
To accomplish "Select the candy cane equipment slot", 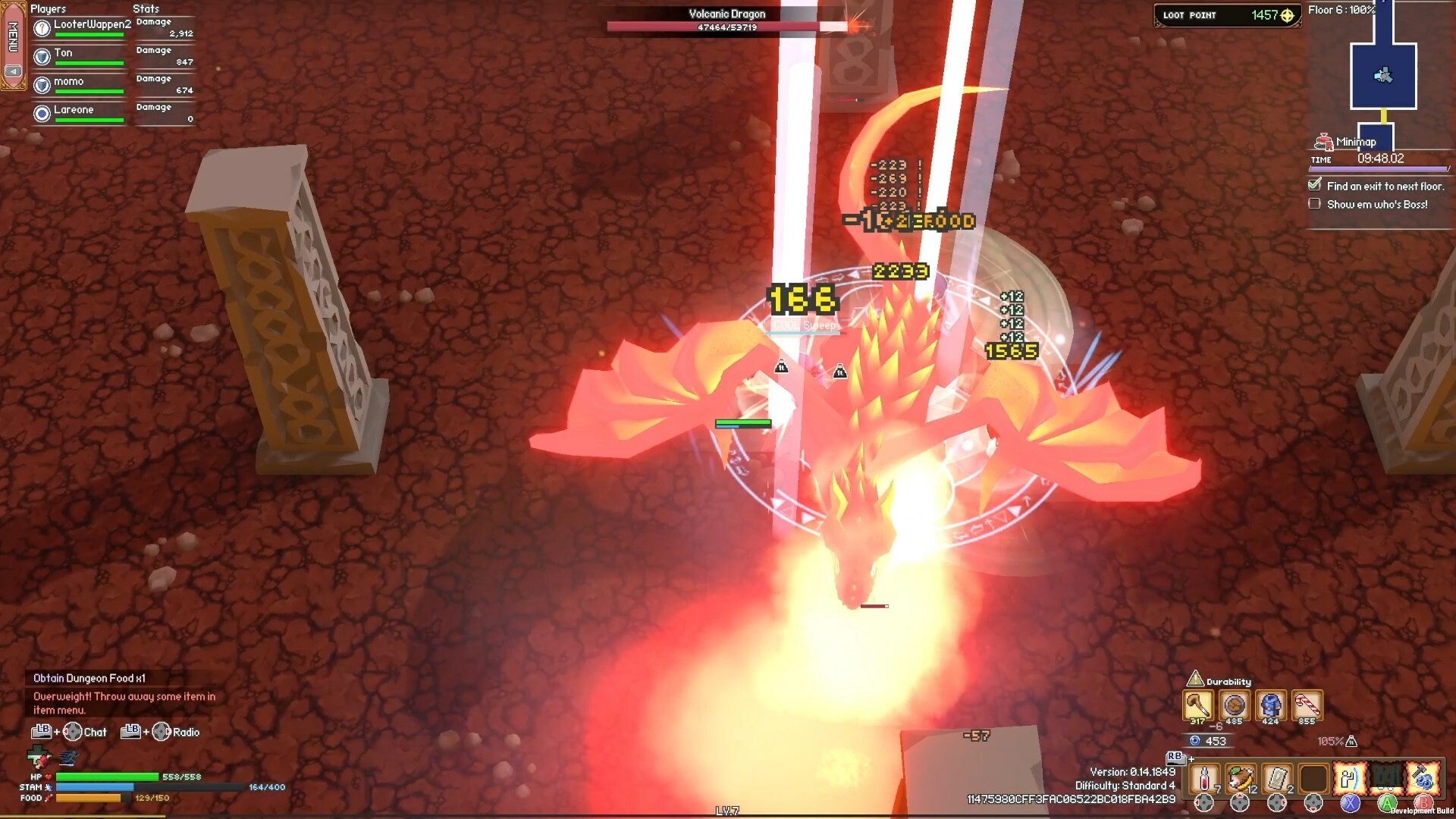I will (1307, 704).
